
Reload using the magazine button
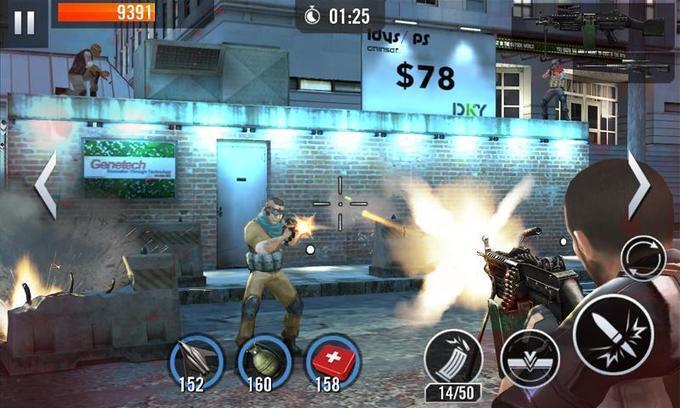(453, 358)
